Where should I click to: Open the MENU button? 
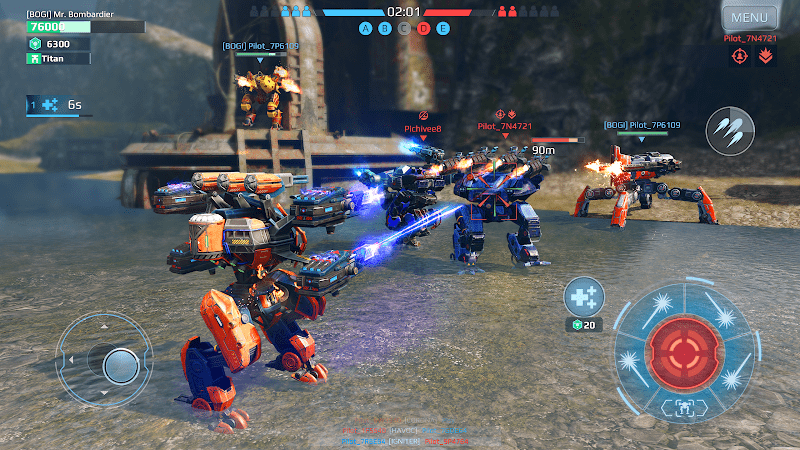749,17
